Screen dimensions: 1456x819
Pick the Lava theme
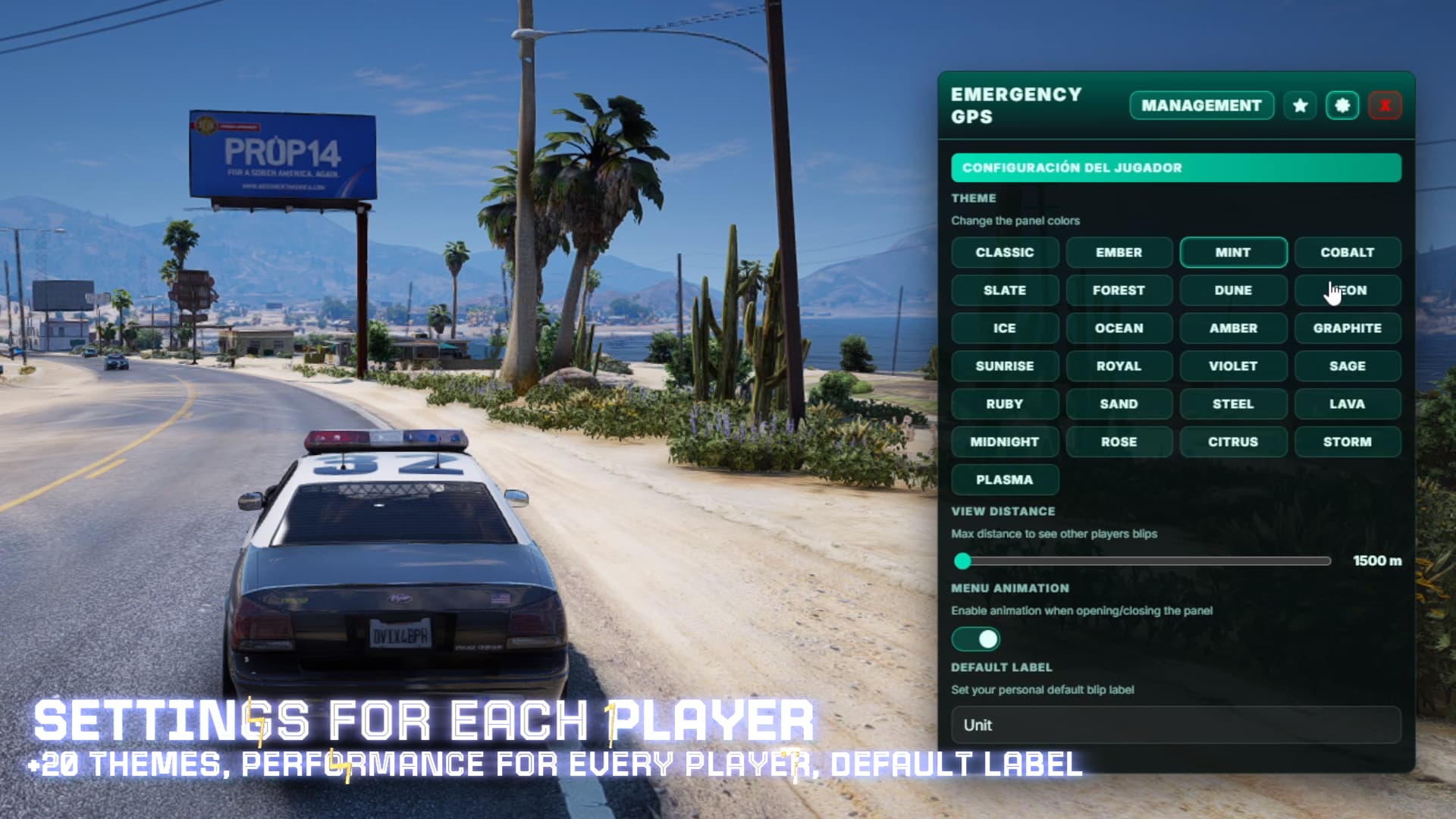pyautogui.click(x=1347, y=404)
